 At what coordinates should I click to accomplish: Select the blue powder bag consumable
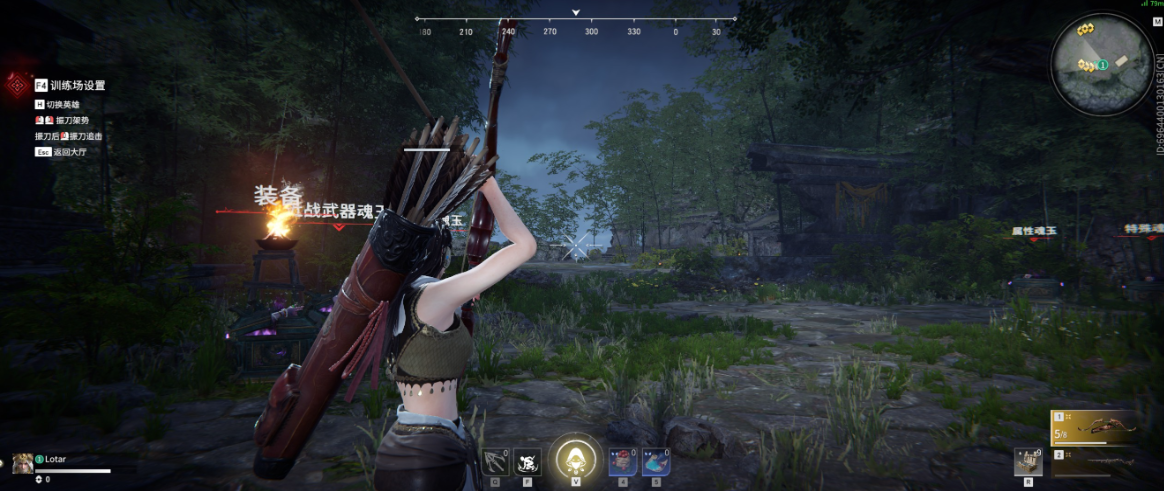[655, 461]
